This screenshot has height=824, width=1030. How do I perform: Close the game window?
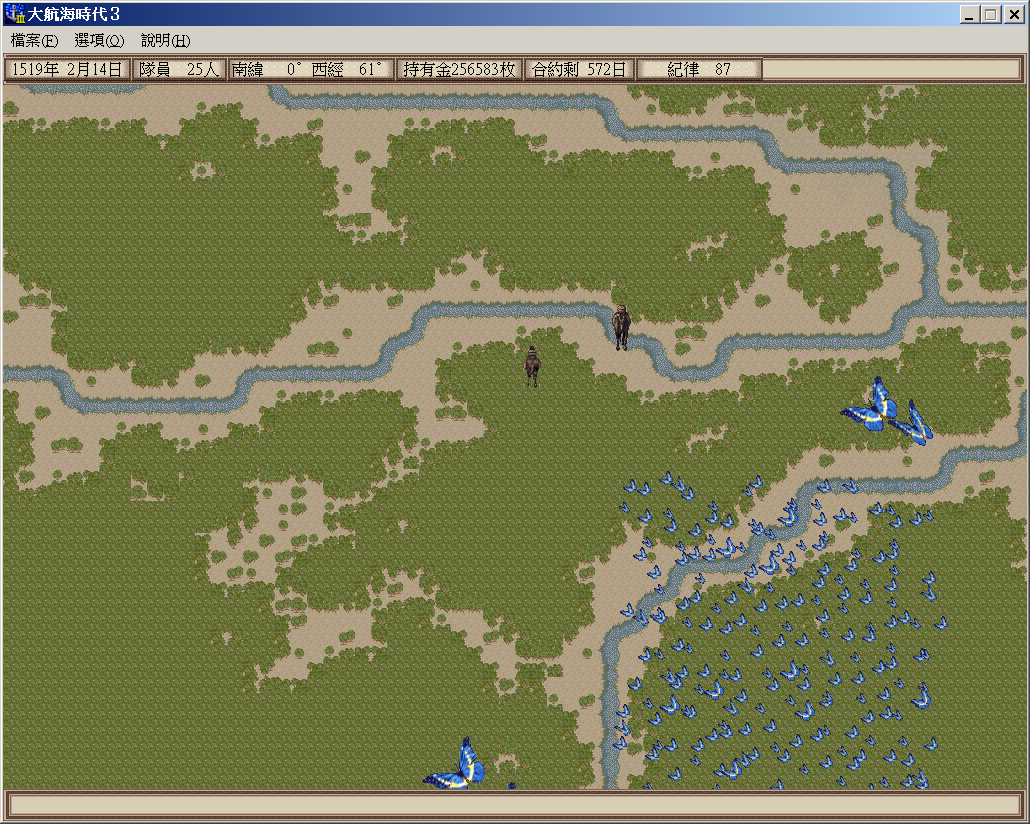(x=1014, y=15)
